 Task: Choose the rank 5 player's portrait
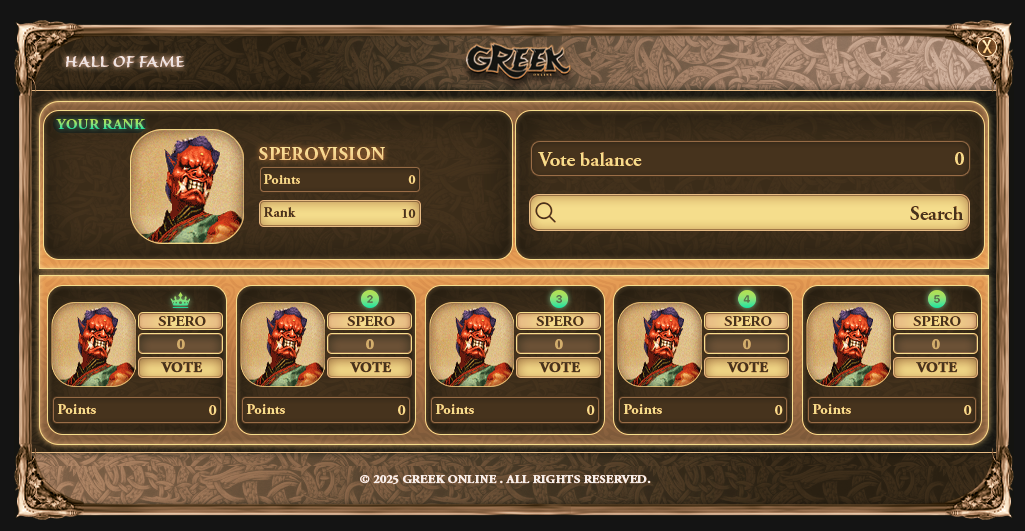coord(849,344)
